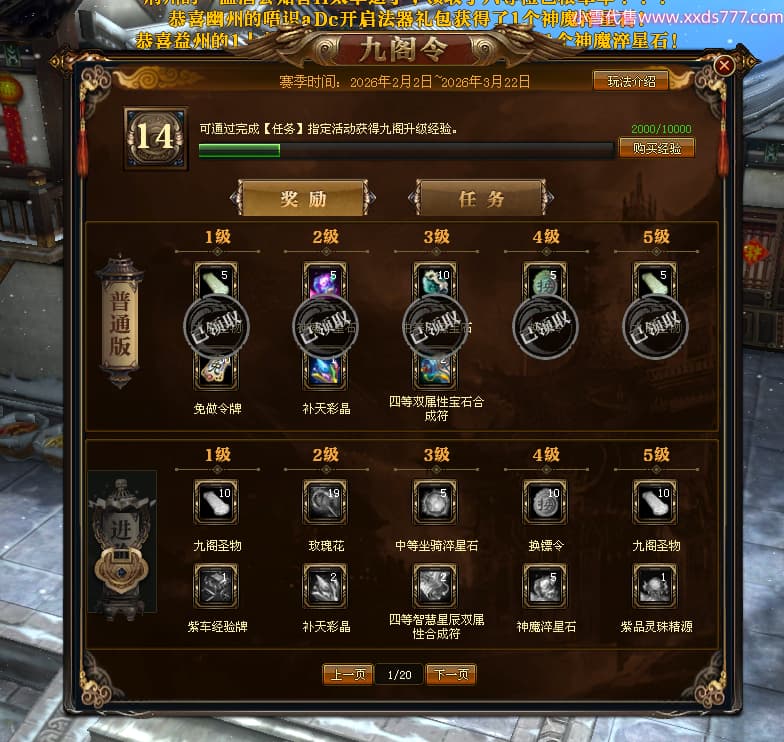784x742 pixels.
Task: Choose the 中等坐骑淬星石 reward icon
Action: pos(435,502)
